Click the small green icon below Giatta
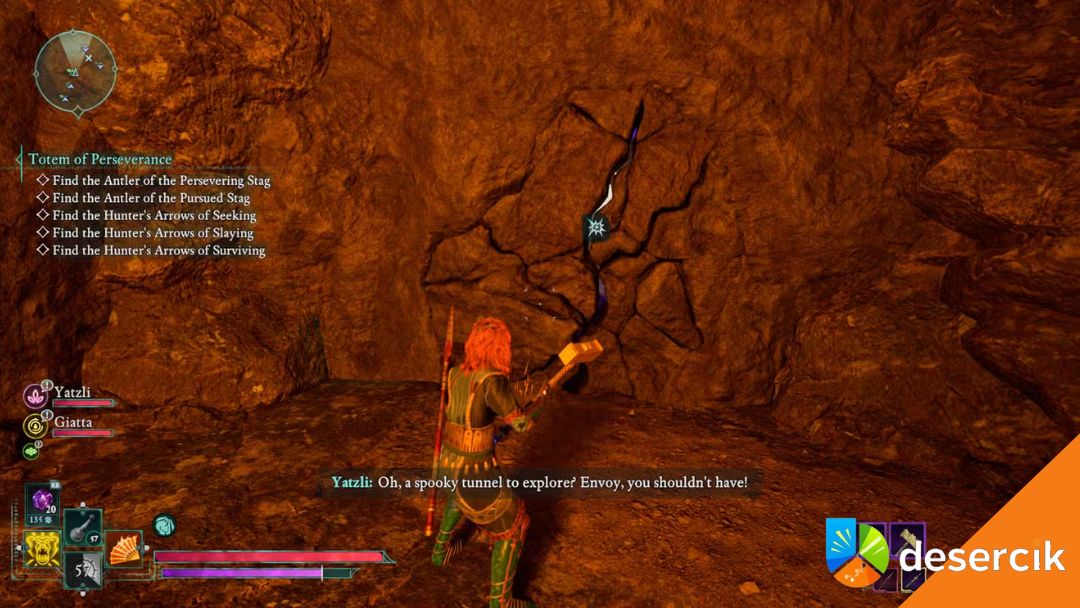 [x=31, y=451]
